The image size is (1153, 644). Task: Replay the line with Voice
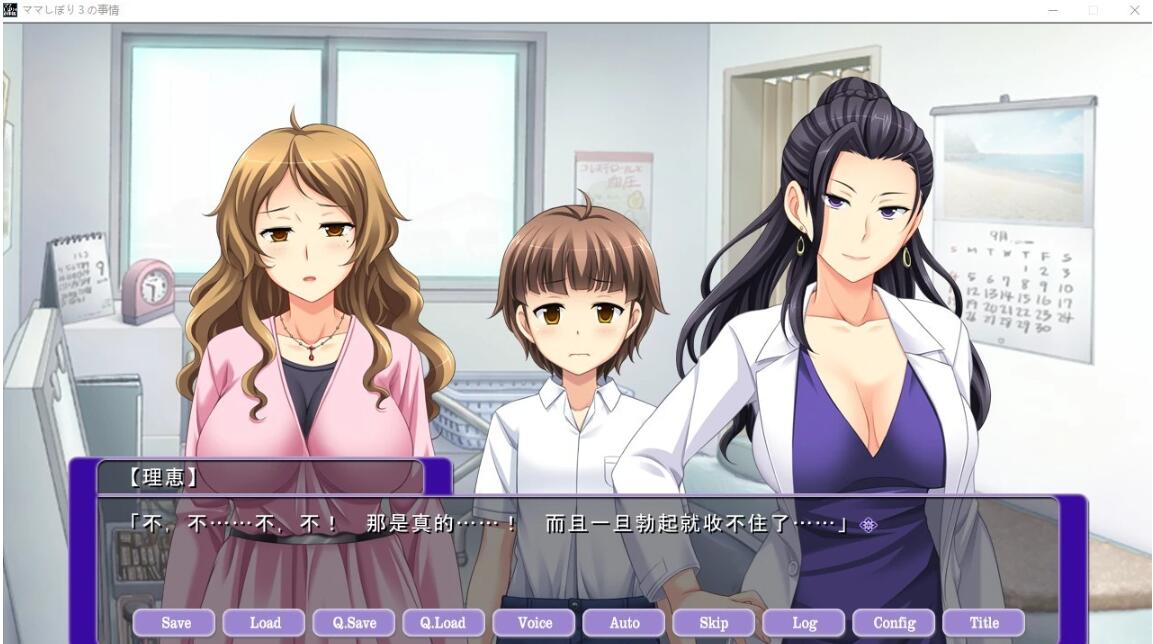tap(534, 623)
